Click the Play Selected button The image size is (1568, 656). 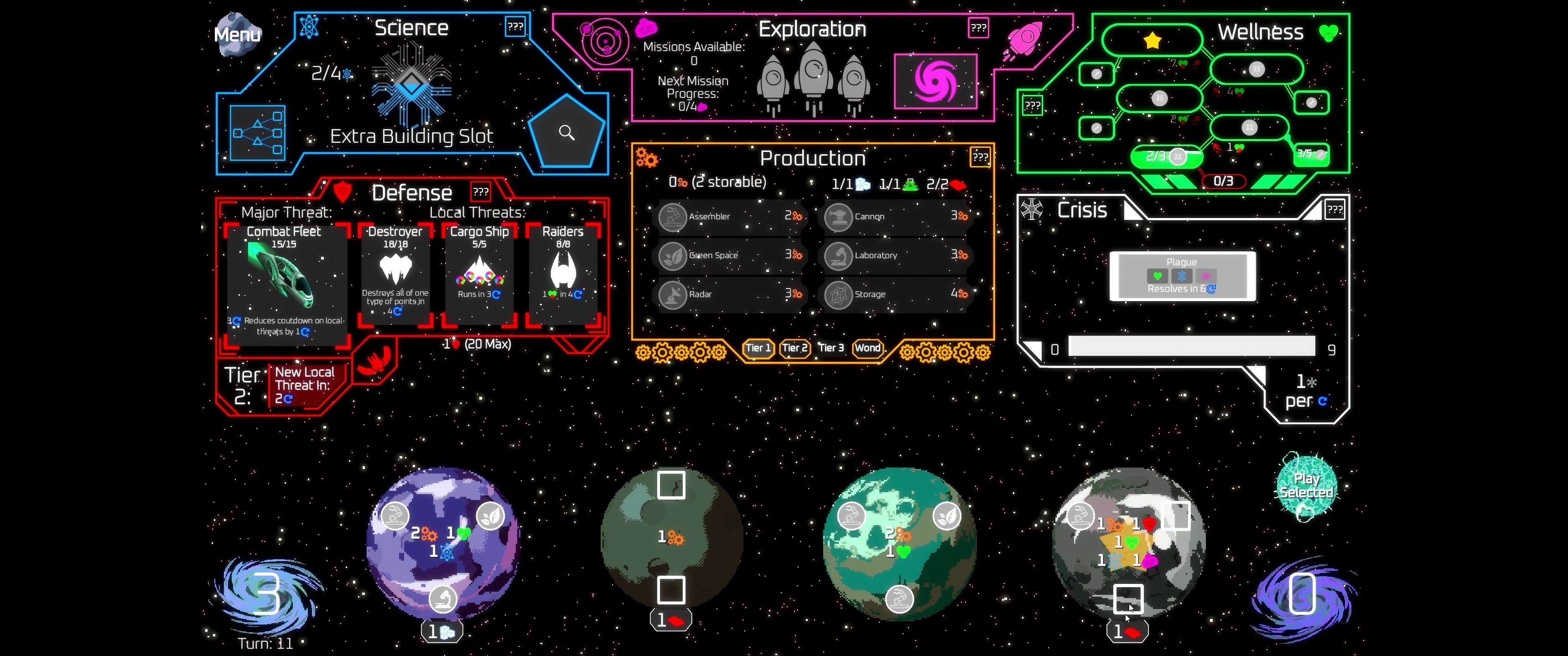coord(1306,486)
